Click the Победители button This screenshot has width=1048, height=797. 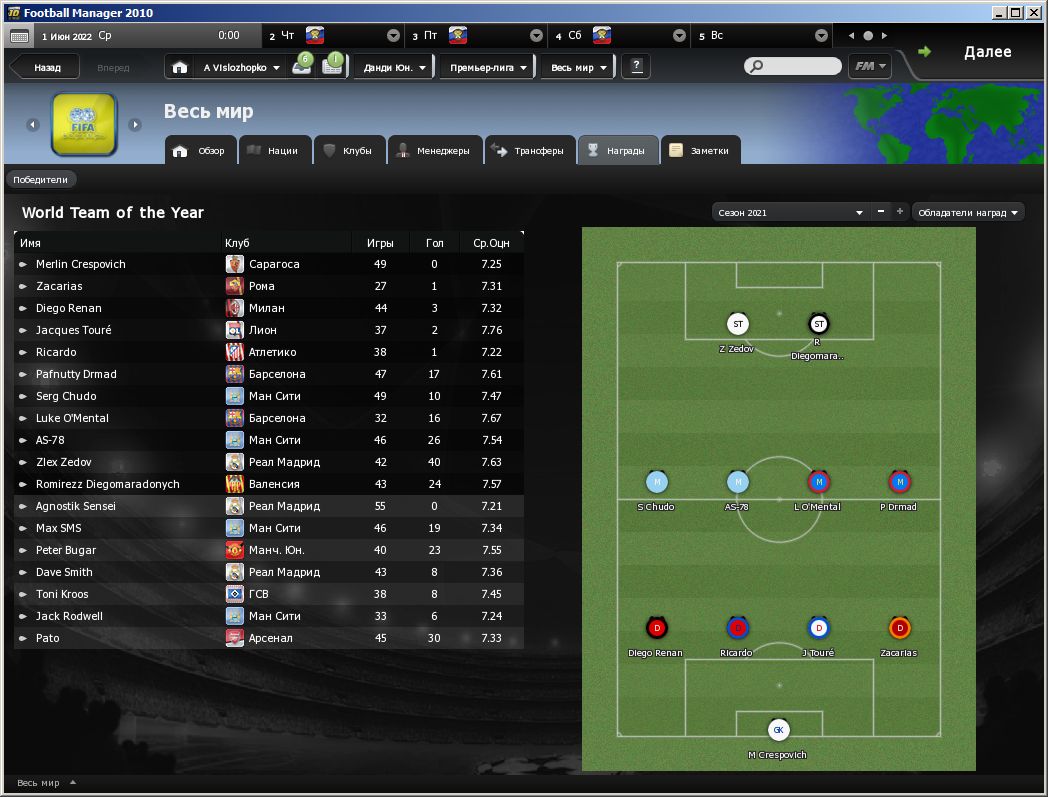pos(41,180)
